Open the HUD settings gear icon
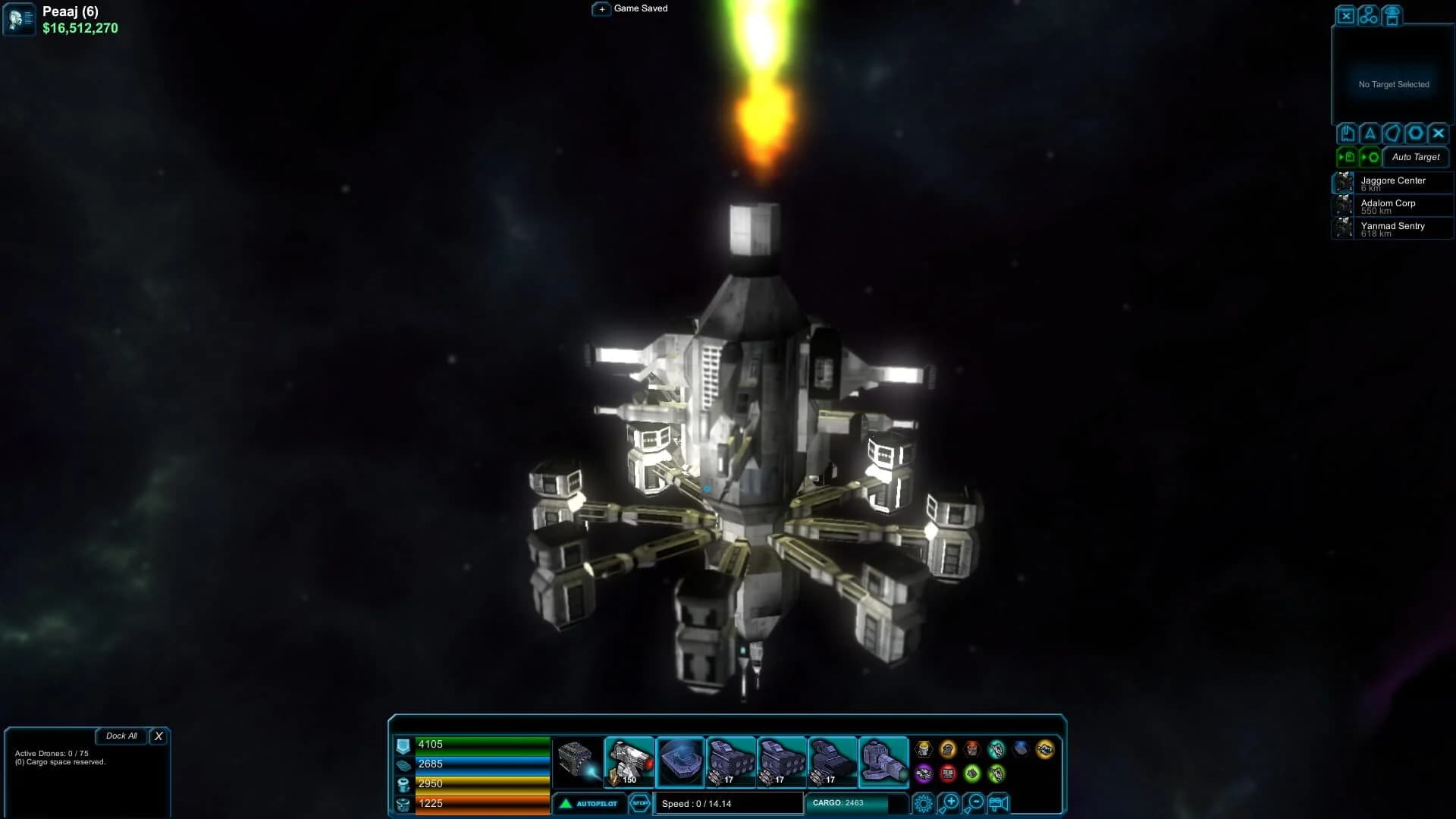The width and height of the screenshot is (1456, 819). (x=924, y=802)
